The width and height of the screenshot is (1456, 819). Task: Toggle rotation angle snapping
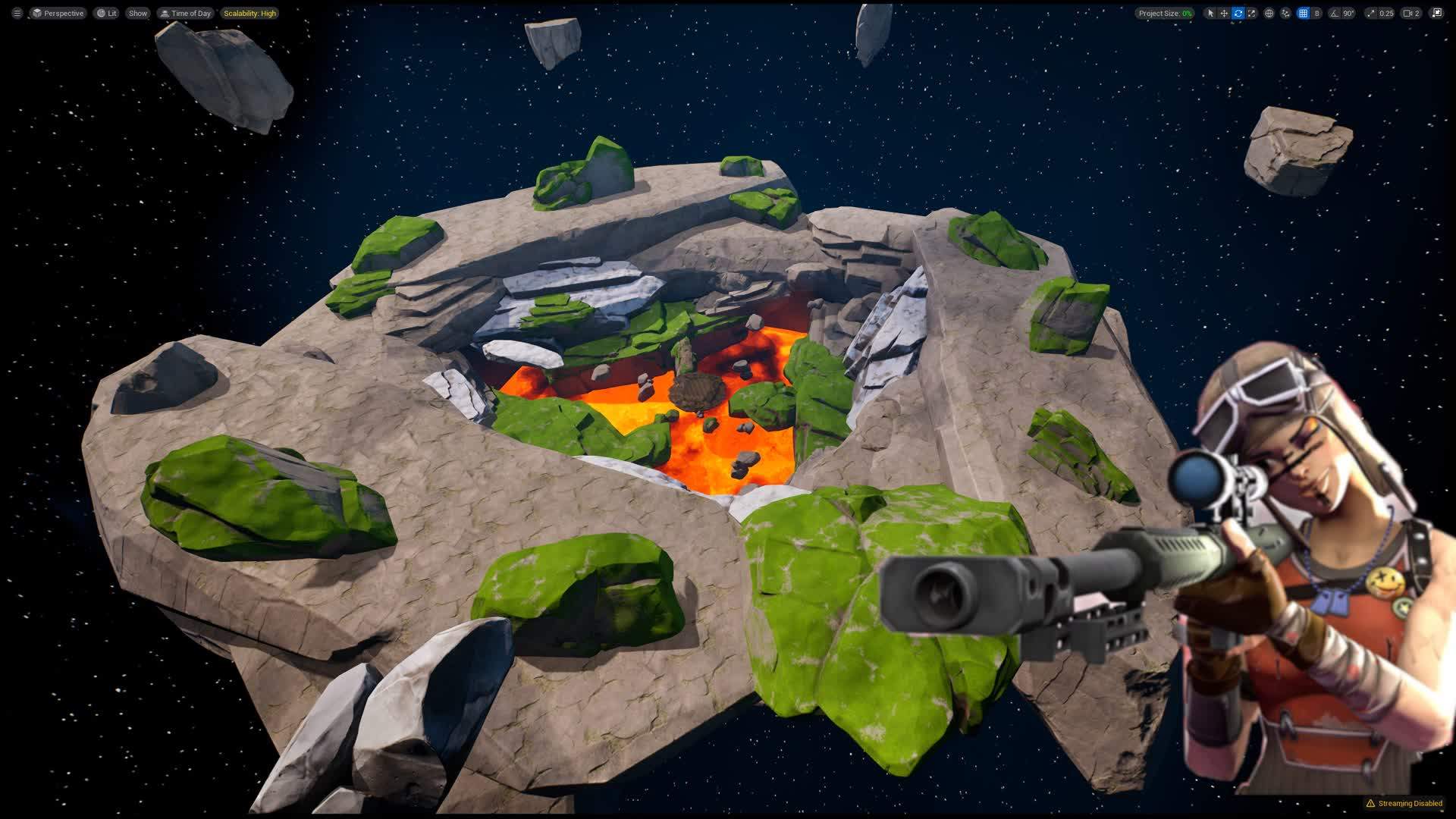click(x=1335, y=13)
